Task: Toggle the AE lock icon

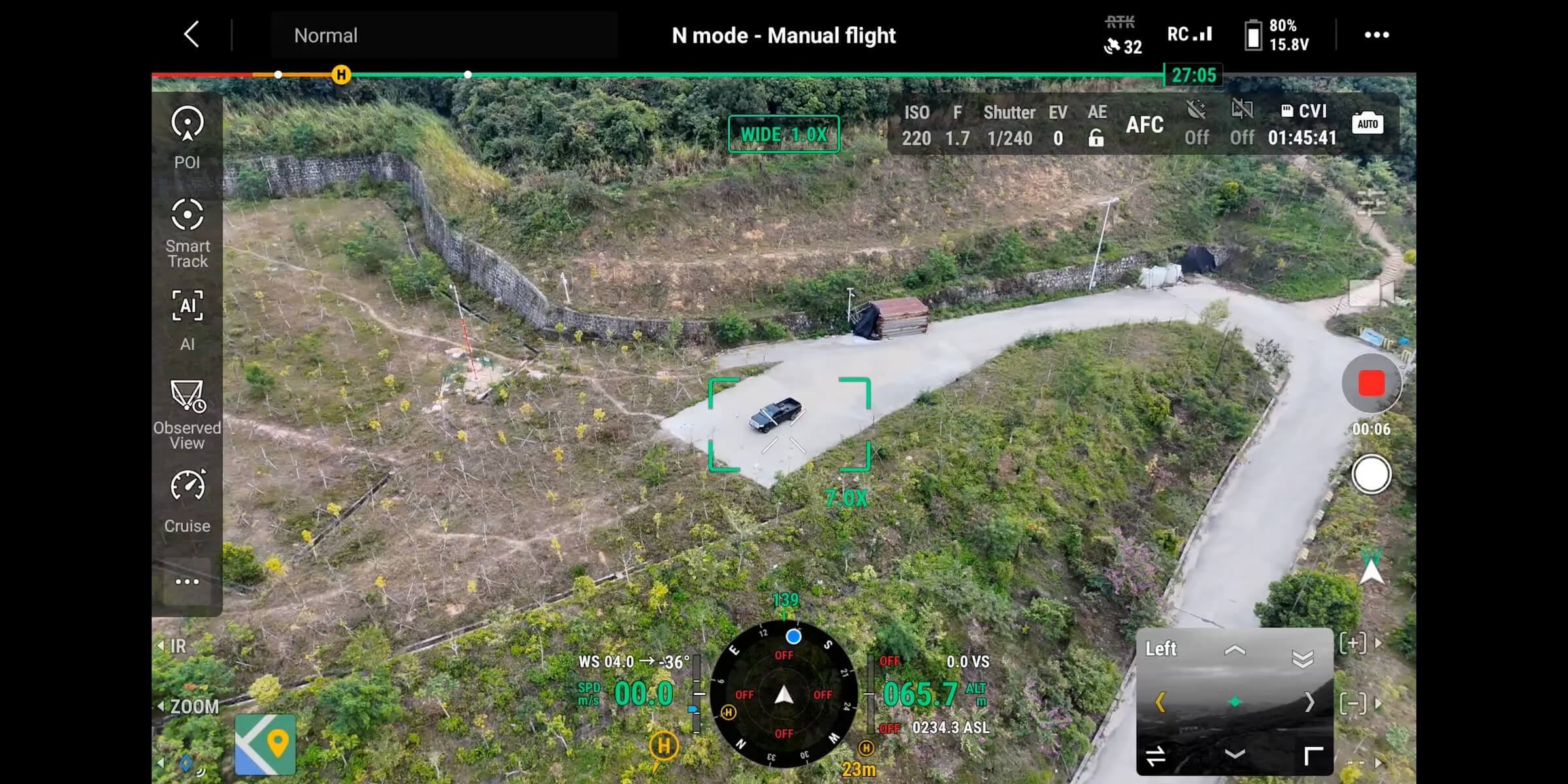Action: (x=1096, y=138)
